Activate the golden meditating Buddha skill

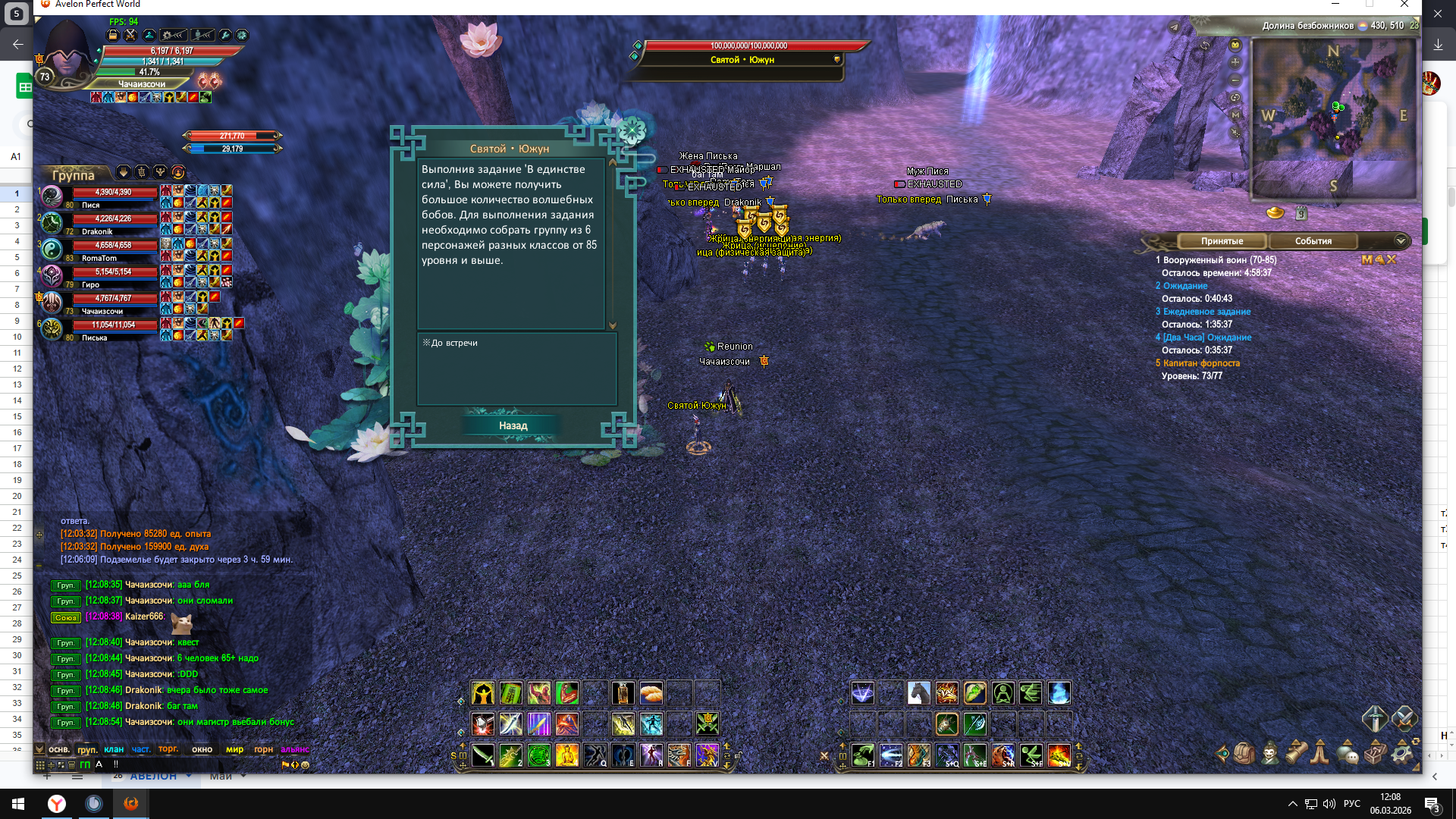pos(566,755)
